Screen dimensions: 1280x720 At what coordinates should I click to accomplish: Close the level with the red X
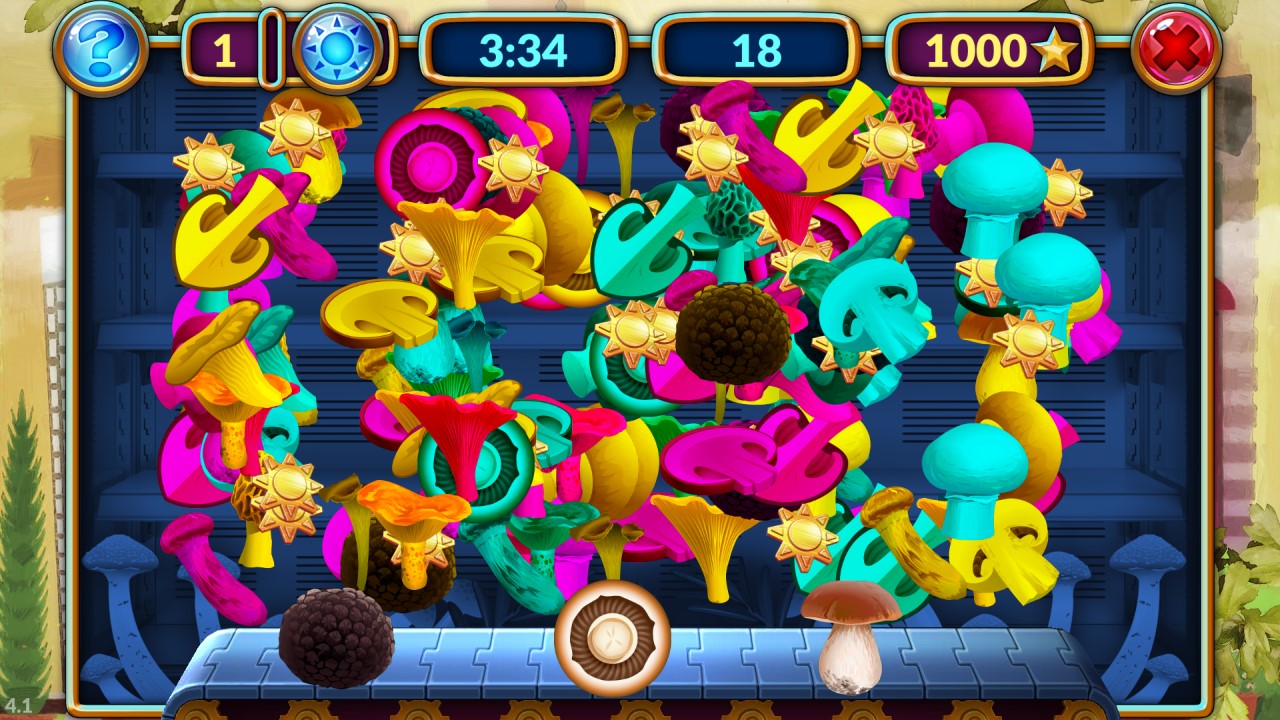point(1176,48)
